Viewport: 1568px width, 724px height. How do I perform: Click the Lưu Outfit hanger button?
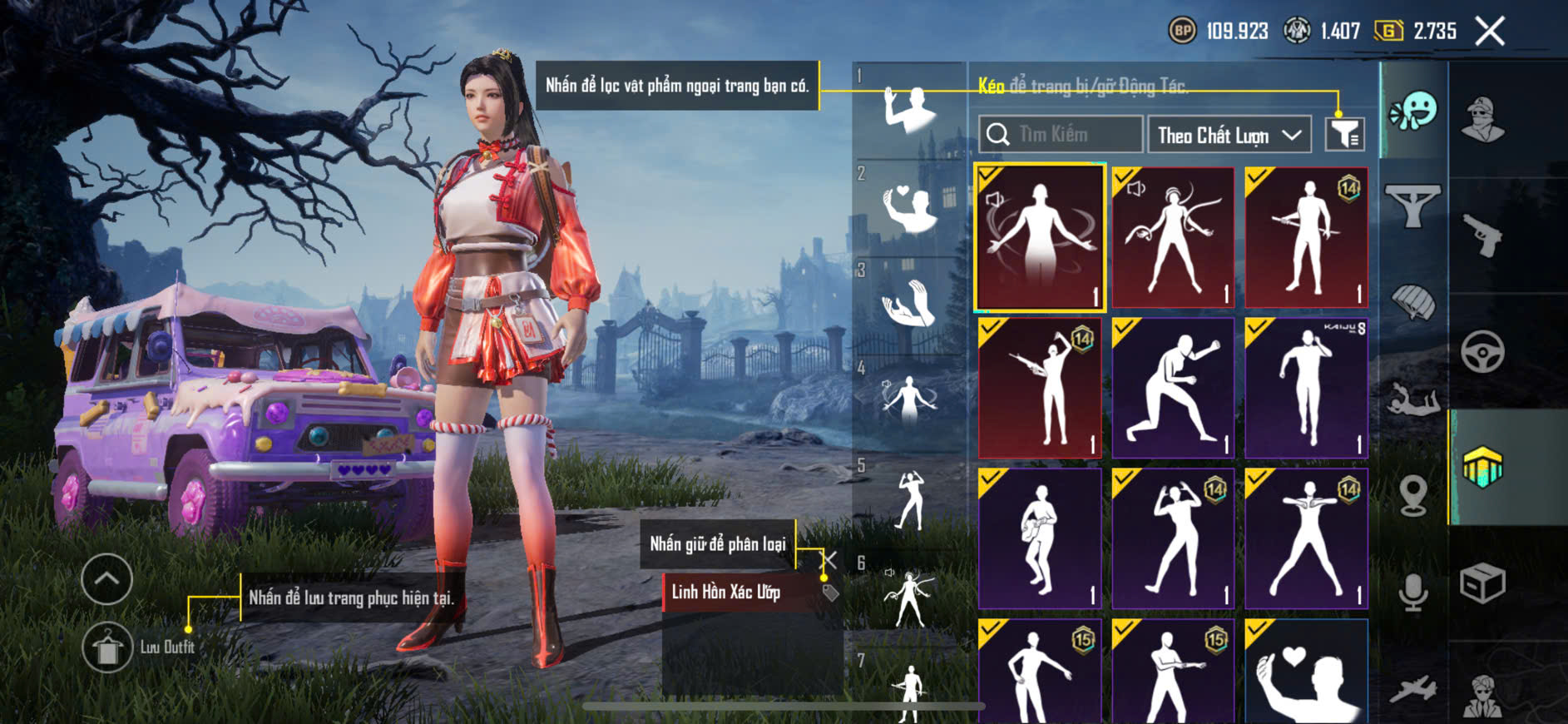(107, 647)
